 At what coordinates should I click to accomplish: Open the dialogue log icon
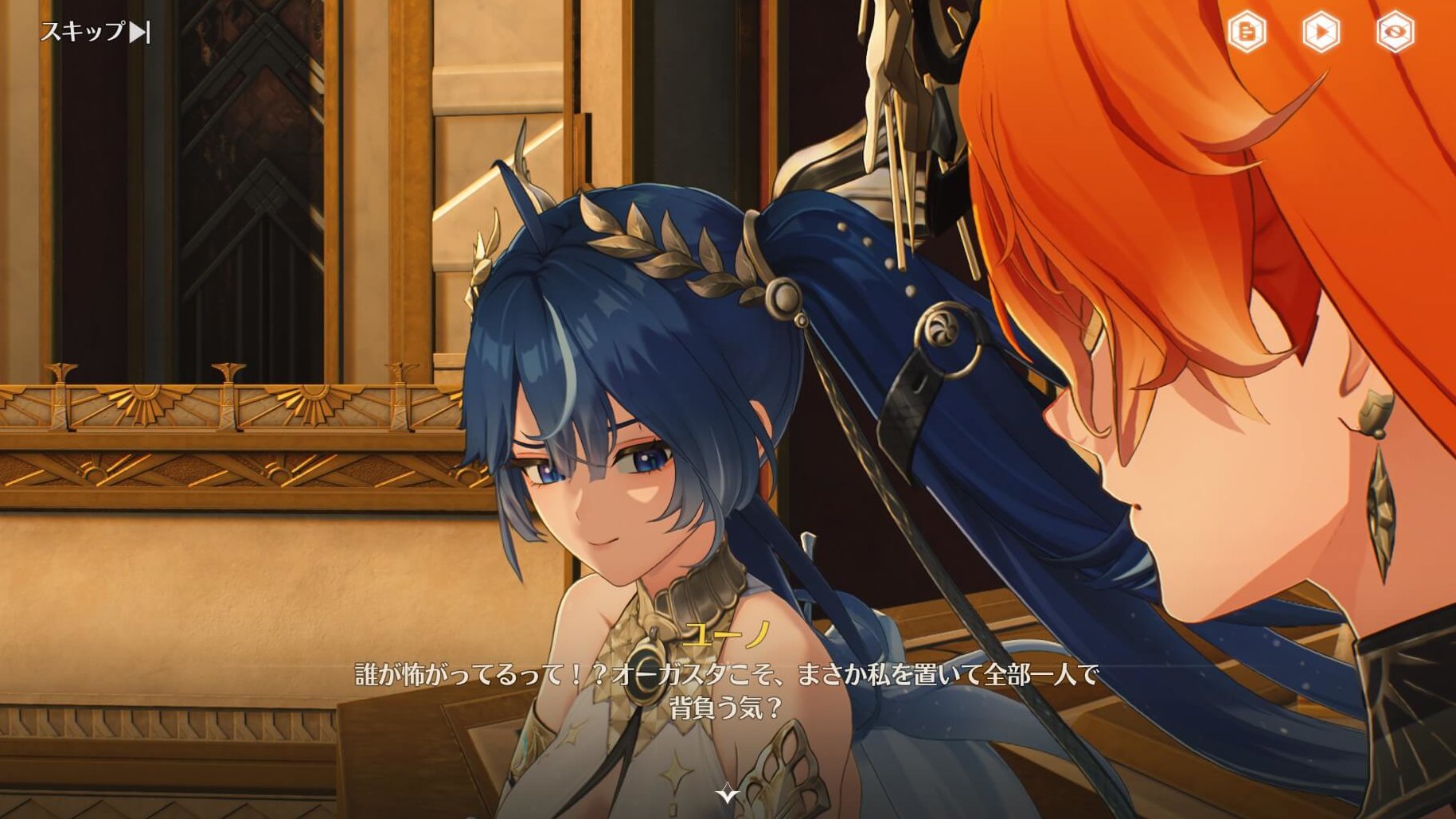point(1247,33)
